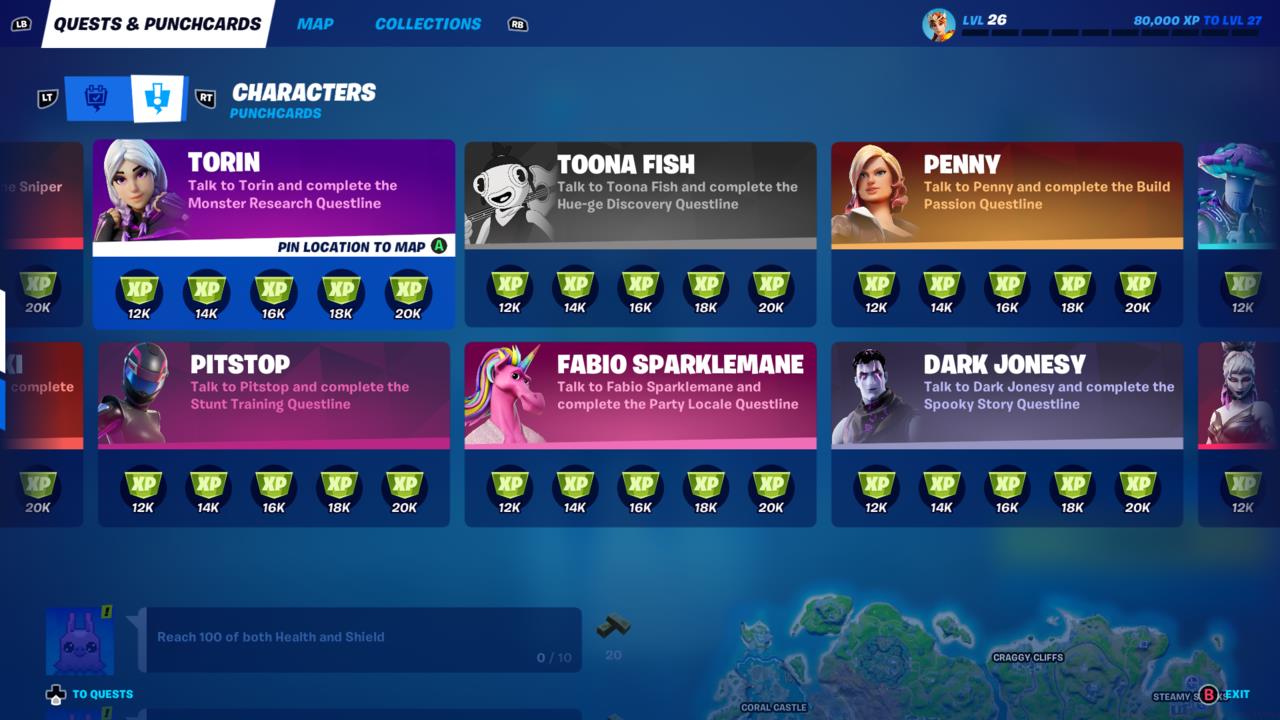Click Fabio Sparklemane's 12K XP medal

(x=510, y=489)
